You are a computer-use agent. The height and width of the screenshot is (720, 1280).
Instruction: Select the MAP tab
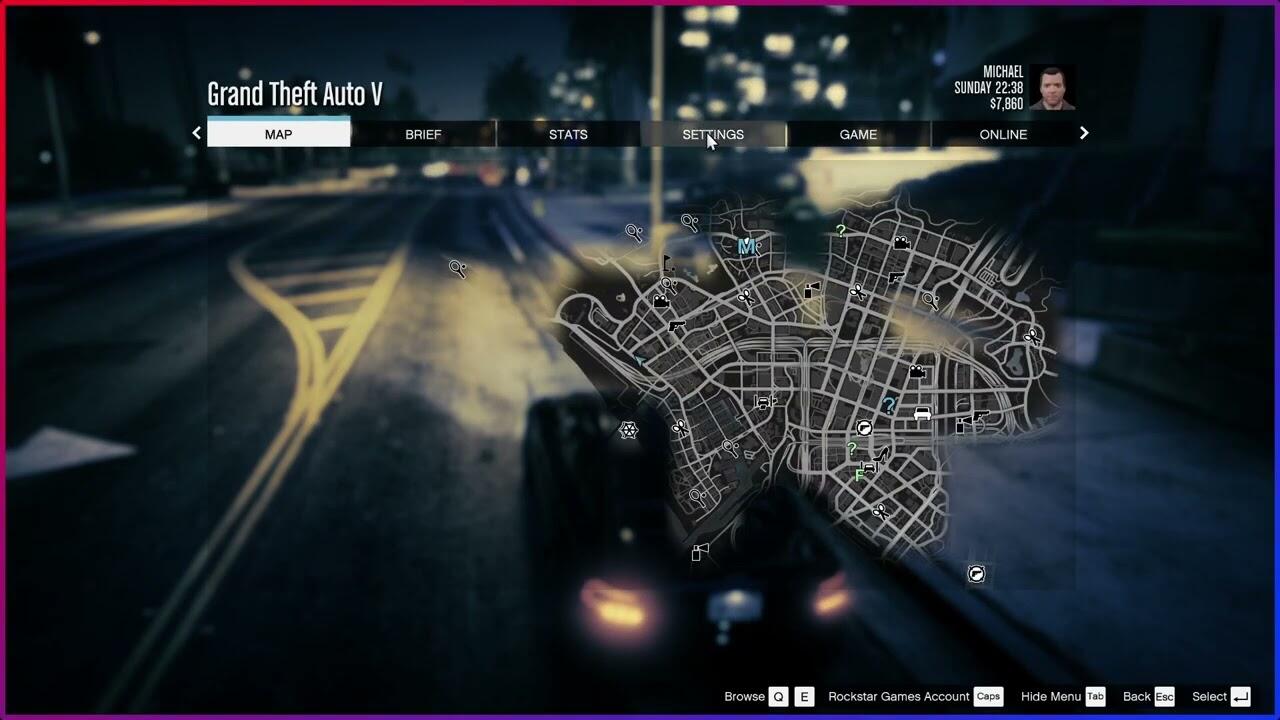[x=278, y=134]
